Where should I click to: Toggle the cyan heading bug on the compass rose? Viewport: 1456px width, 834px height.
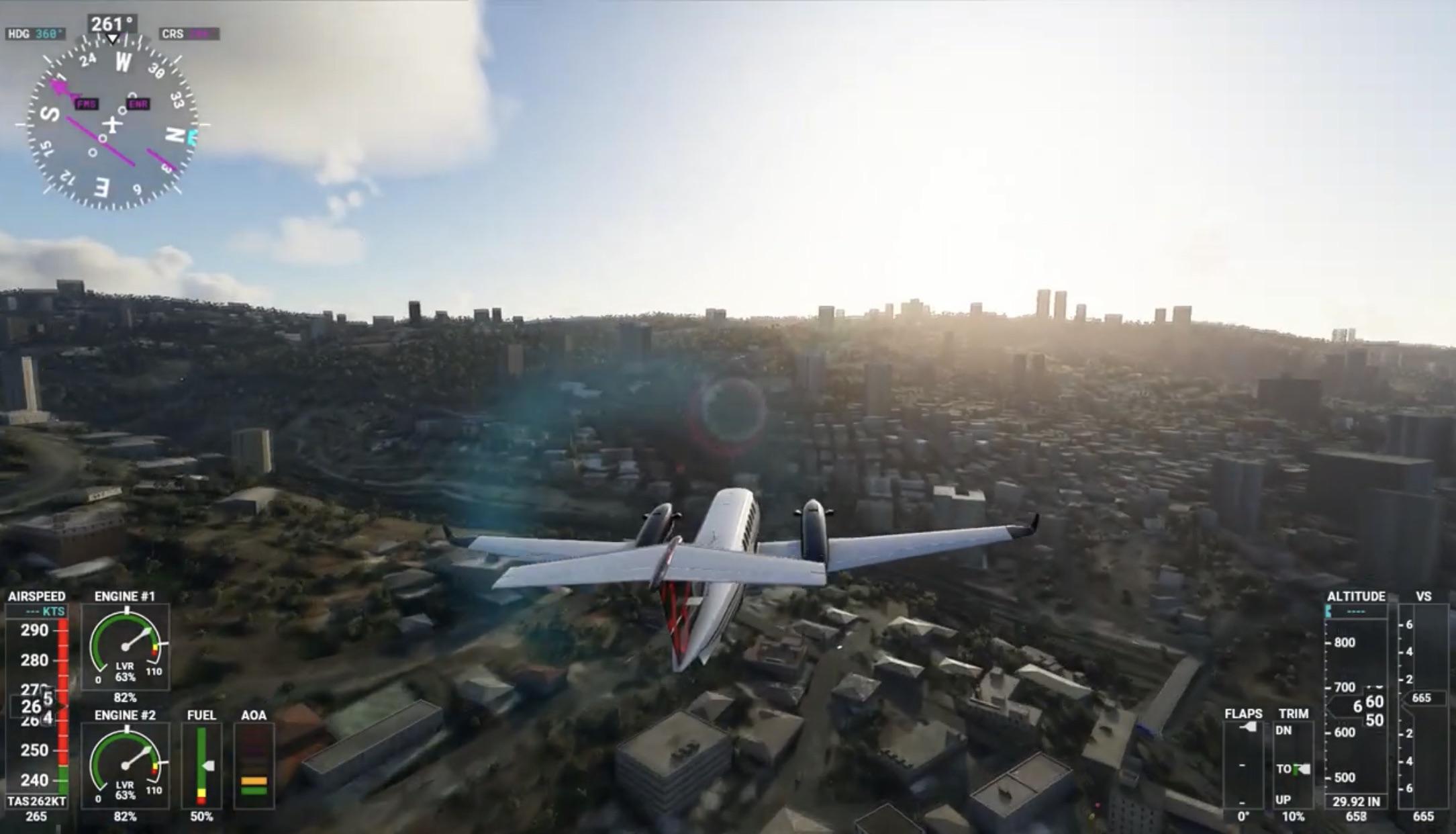192,138
